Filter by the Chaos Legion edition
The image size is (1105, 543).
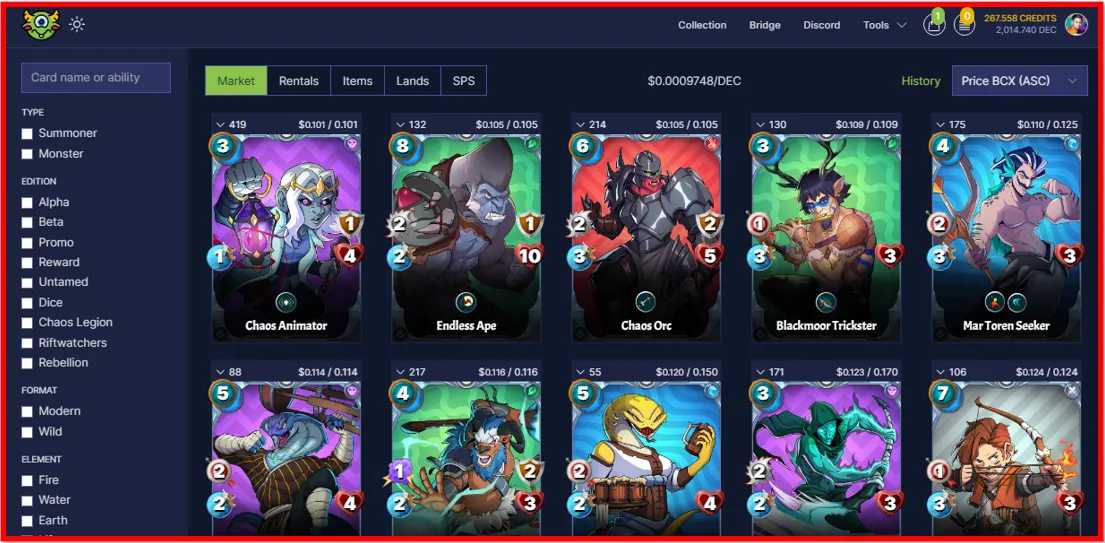pos(28,322)
